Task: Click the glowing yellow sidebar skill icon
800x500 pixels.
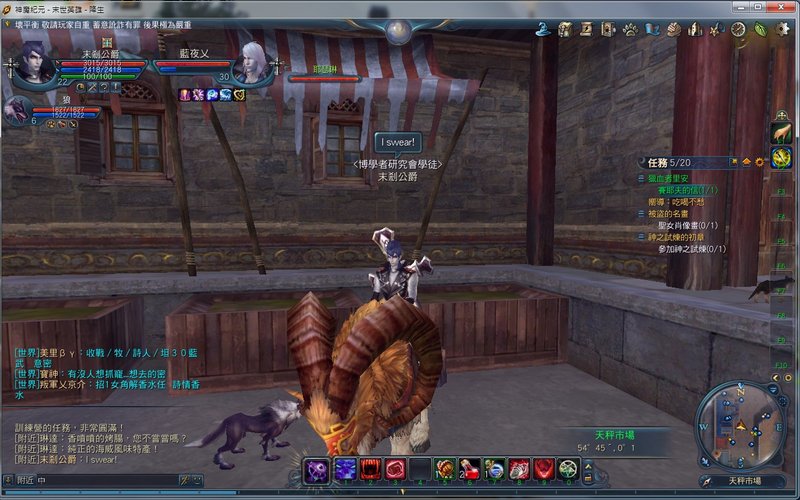Action: coord(781,156)
